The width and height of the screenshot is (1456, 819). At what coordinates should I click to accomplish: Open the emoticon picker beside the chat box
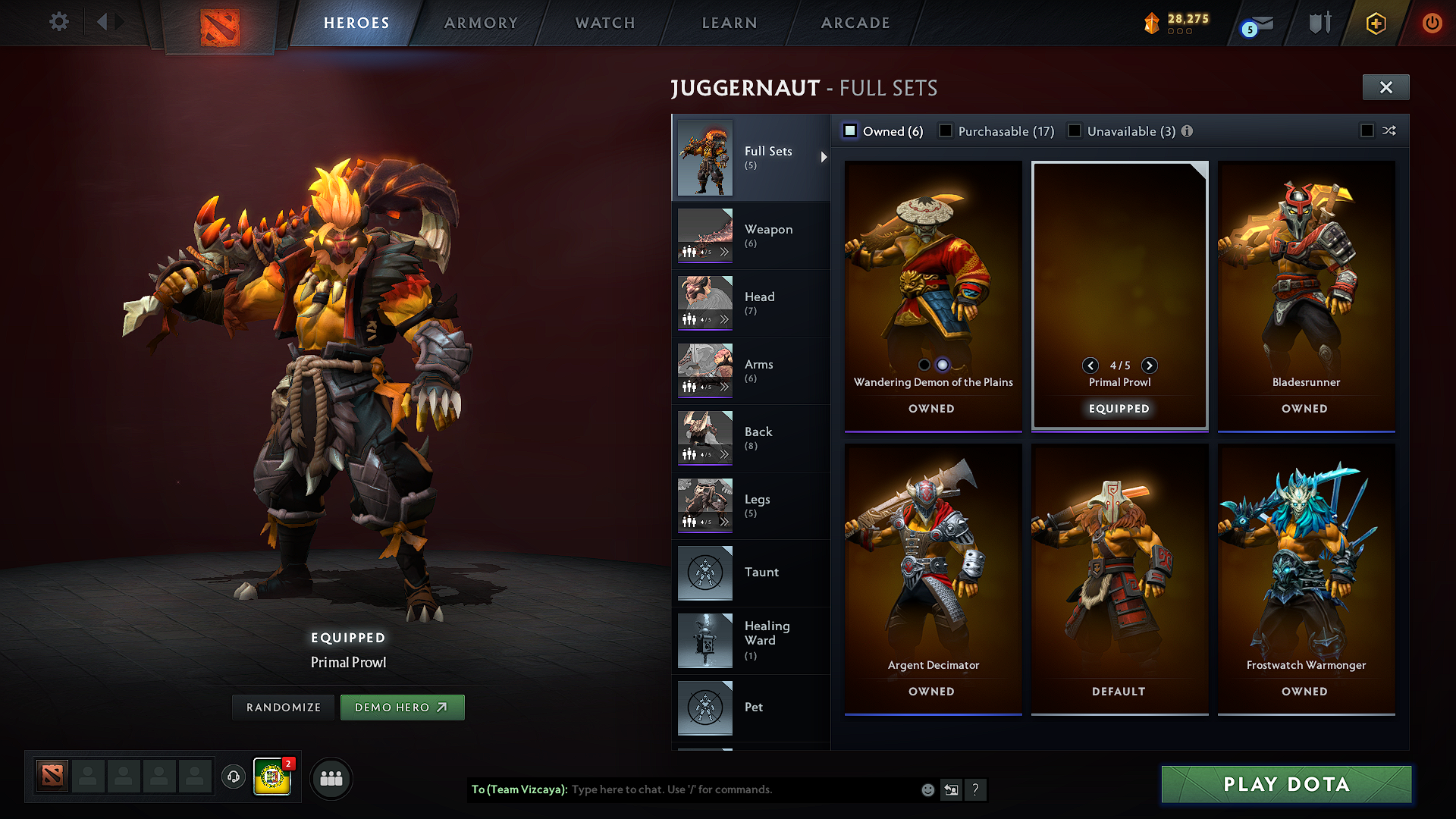pos(927,789)
